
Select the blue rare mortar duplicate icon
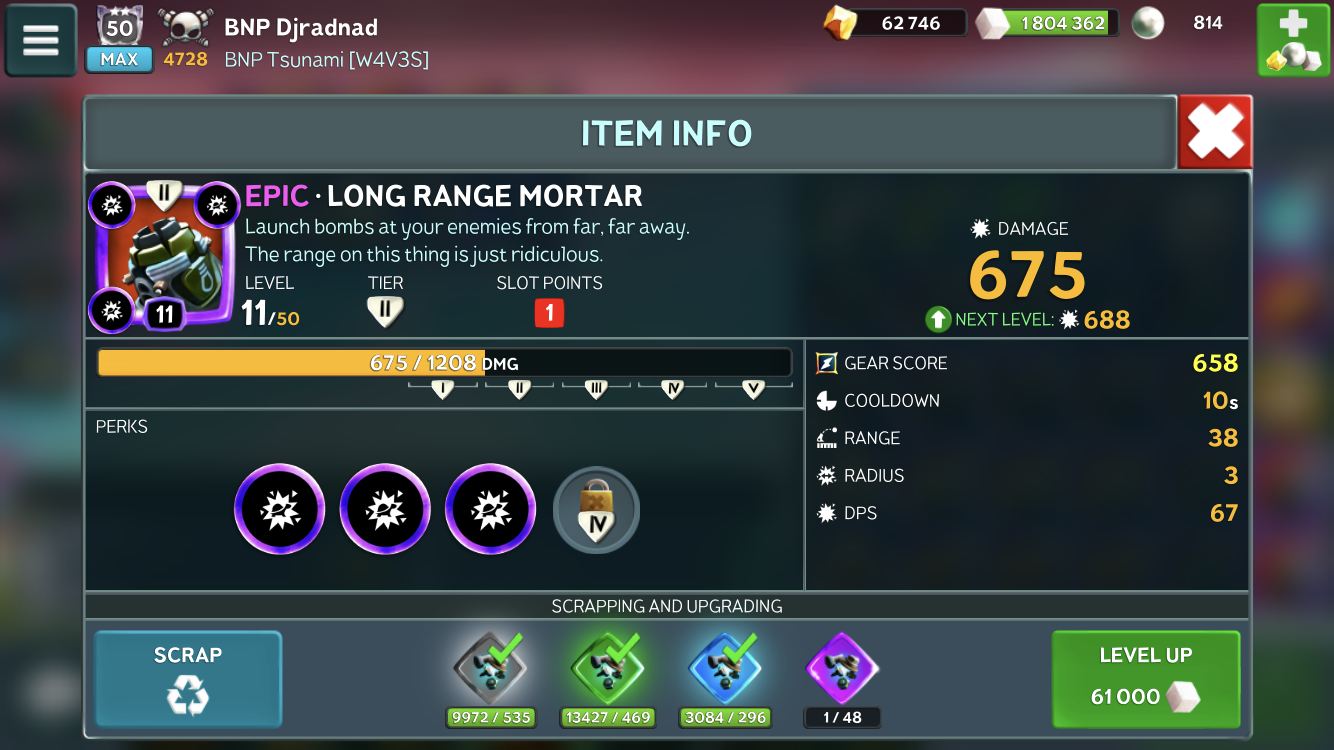726,669
